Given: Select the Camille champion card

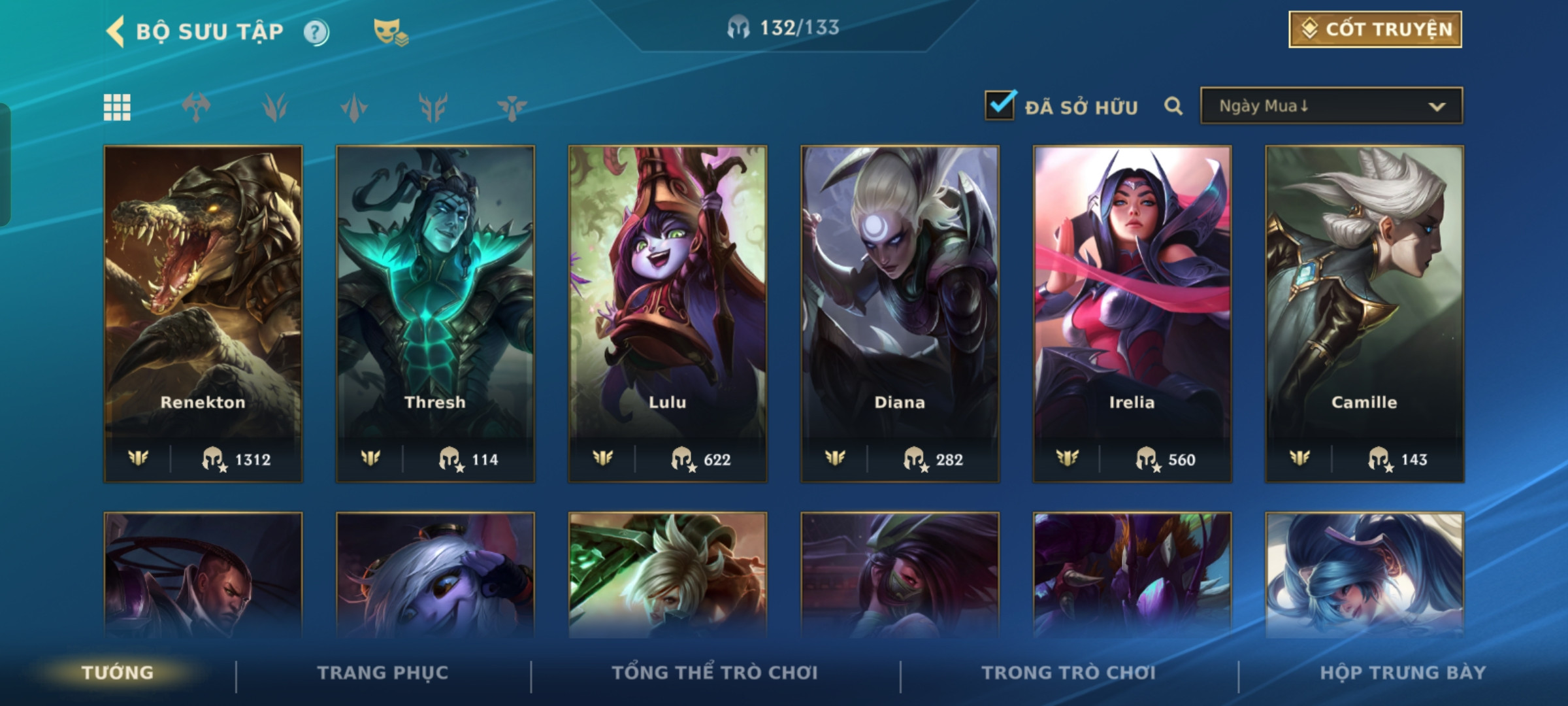Looking at the screenshot, I should [1364, 314].
